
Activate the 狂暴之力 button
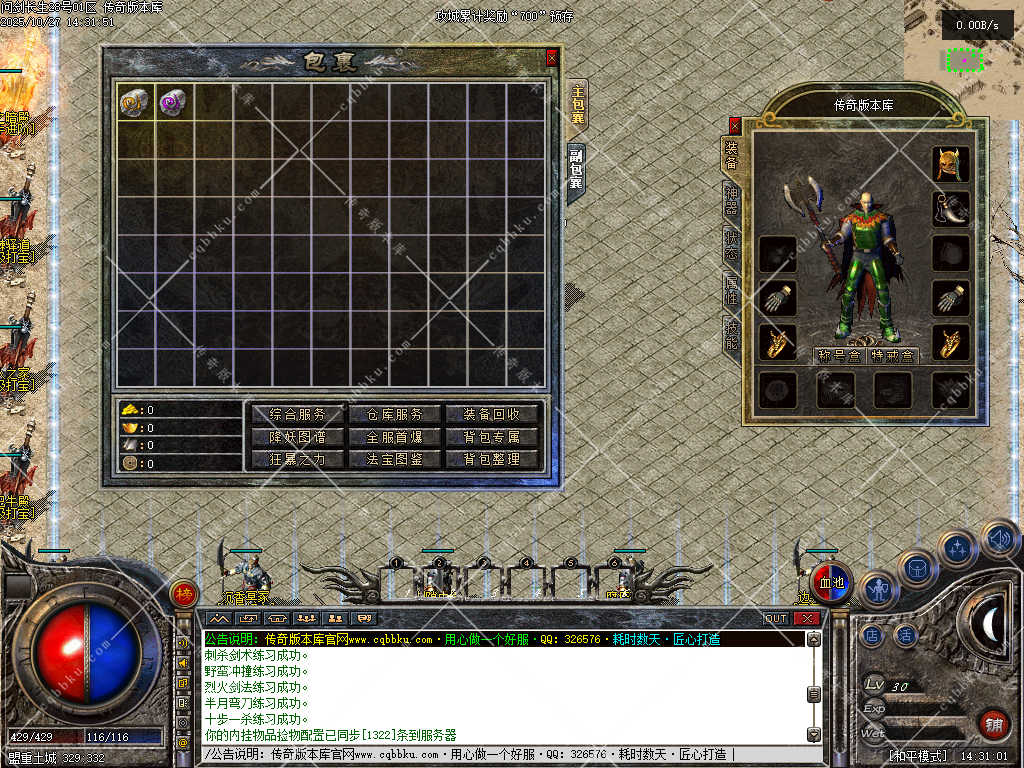pos(297,460)
